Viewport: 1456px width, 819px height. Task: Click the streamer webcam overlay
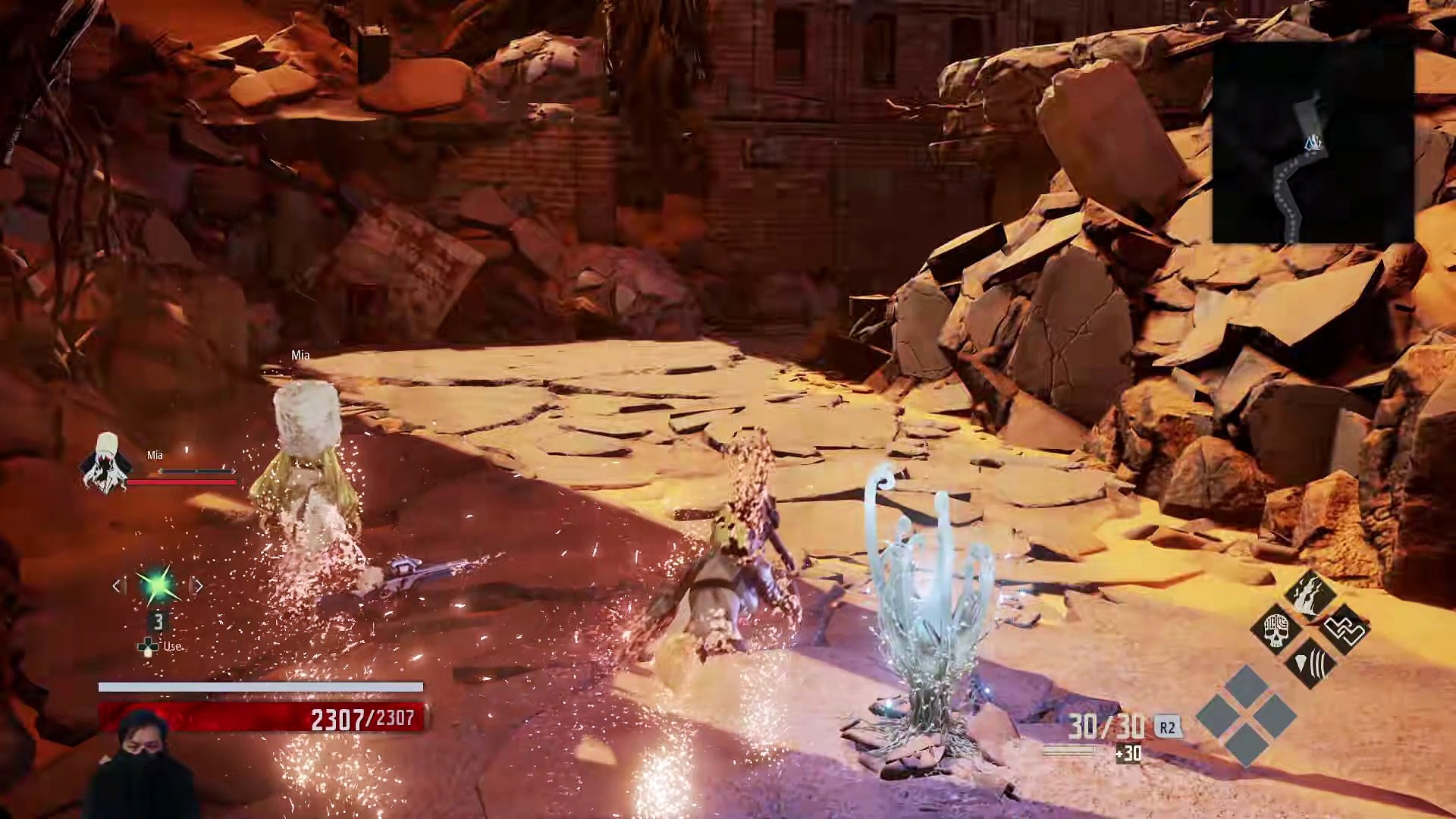pos(143,764)
